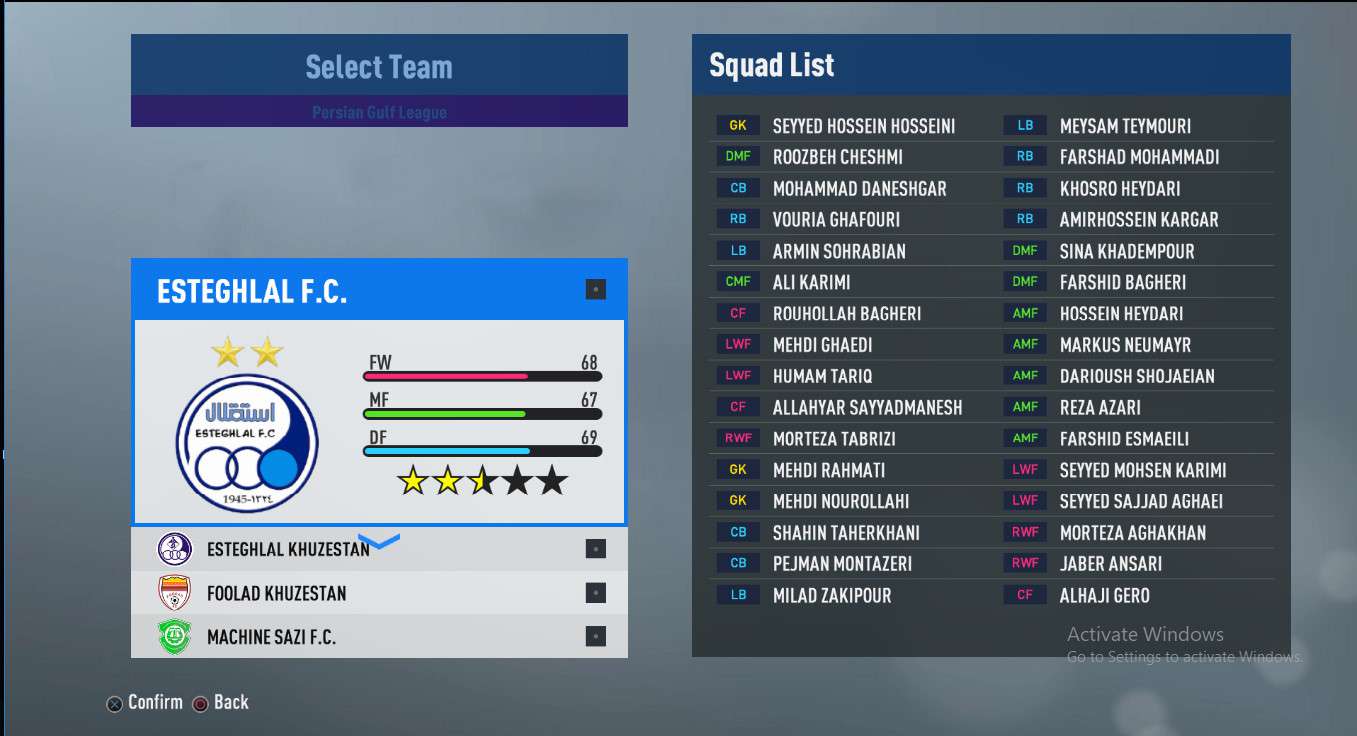Select Vouria Ghafouri squad entry
Screen dimensions: 1357x736
tap(836, 220)
